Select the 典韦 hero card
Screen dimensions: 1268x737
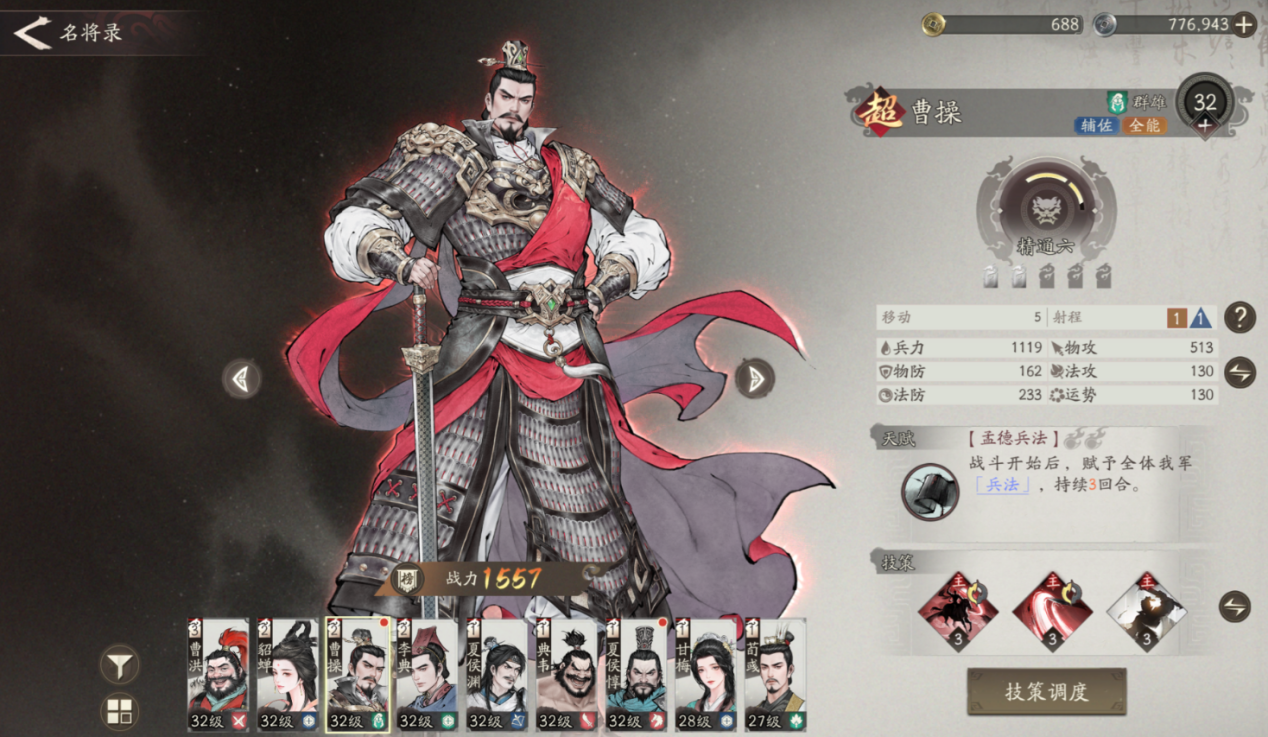point(567,674)
